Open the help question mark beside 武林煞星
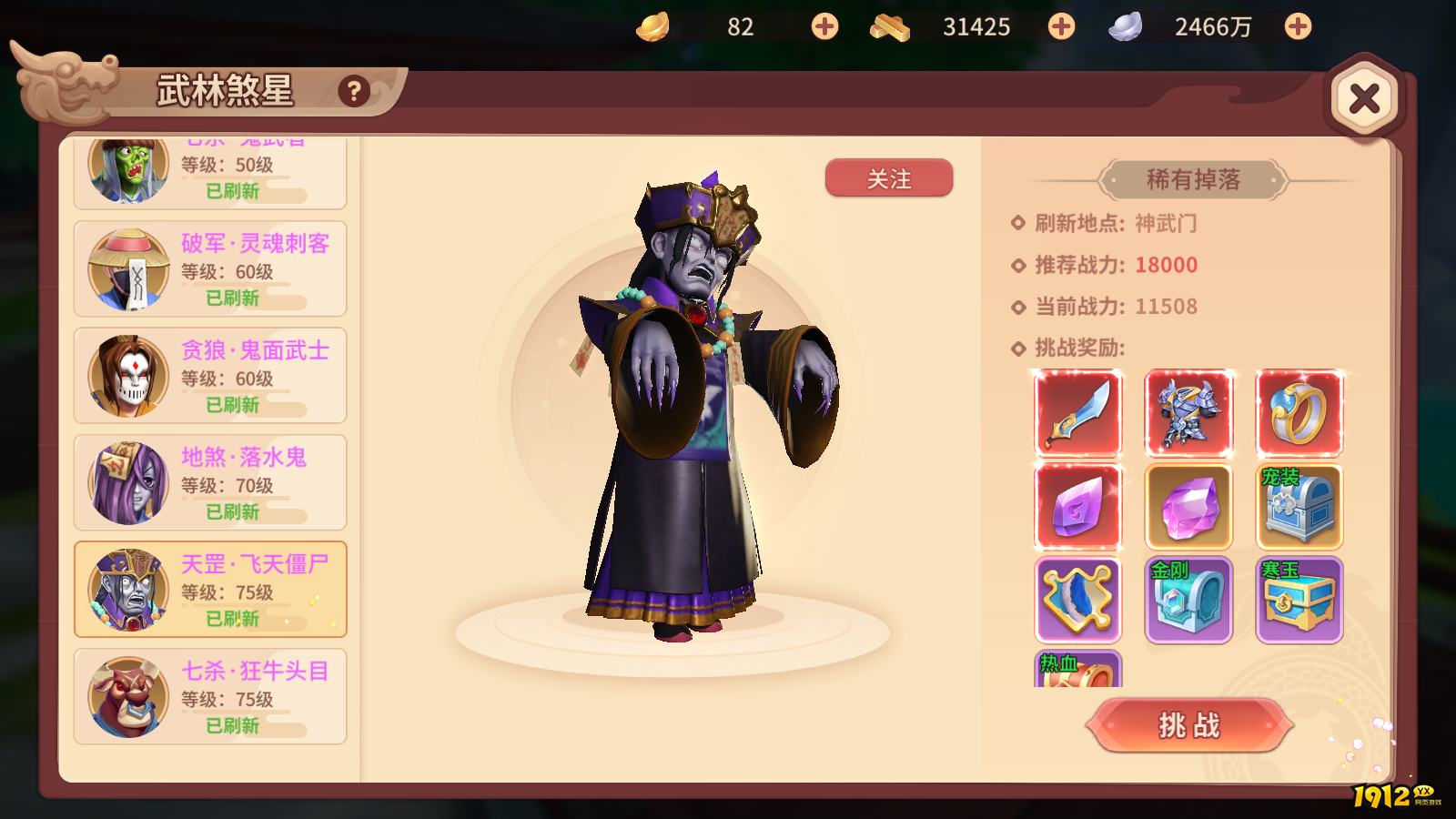 (353, 89)
